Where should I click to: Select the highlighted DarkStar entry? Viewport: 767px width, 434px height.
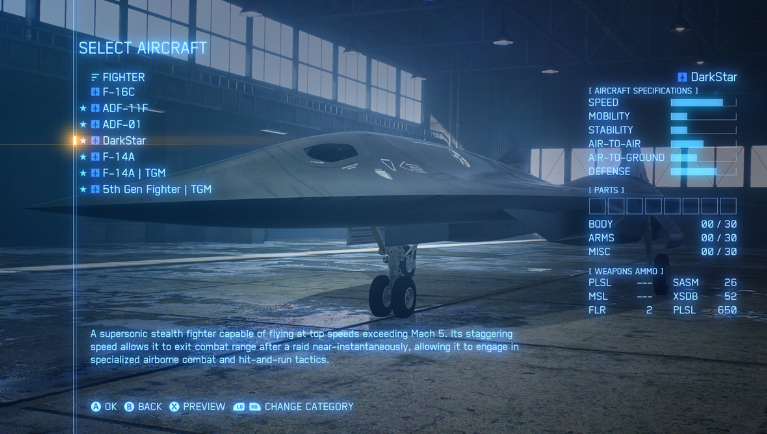[x=124, y=140]
